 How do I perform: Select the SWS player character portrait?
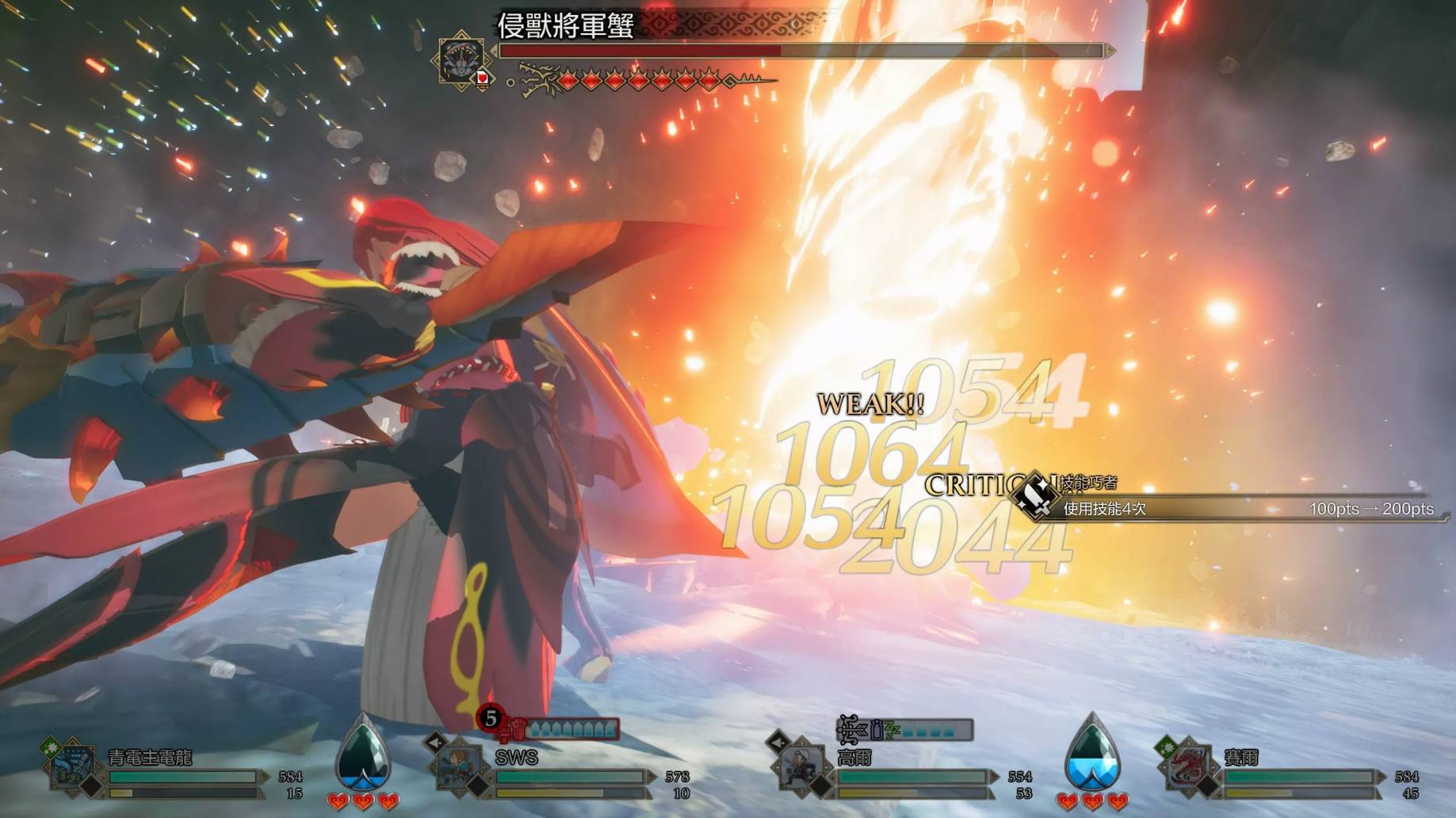click(x=459, y=766)
